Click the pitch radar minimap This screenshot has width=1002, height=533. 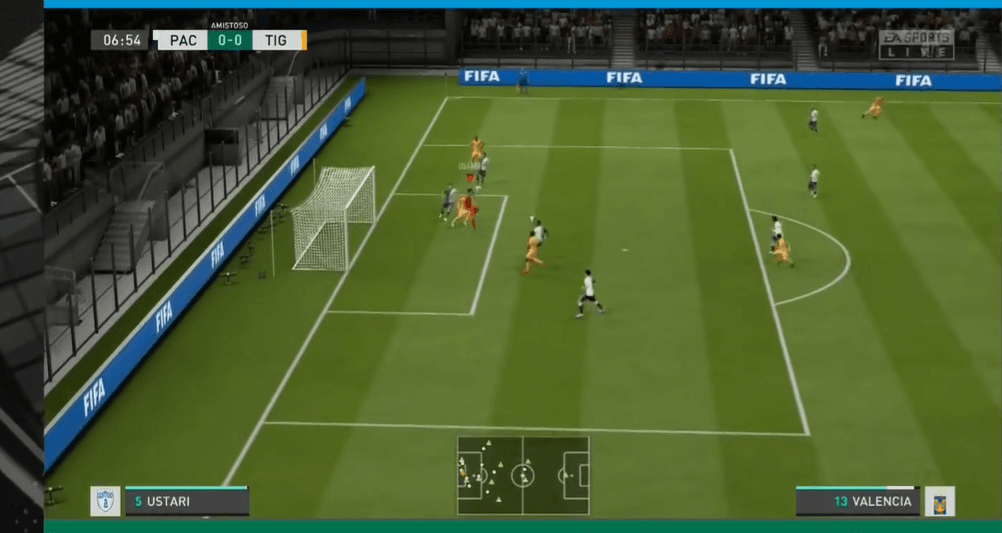coord(523,475)
